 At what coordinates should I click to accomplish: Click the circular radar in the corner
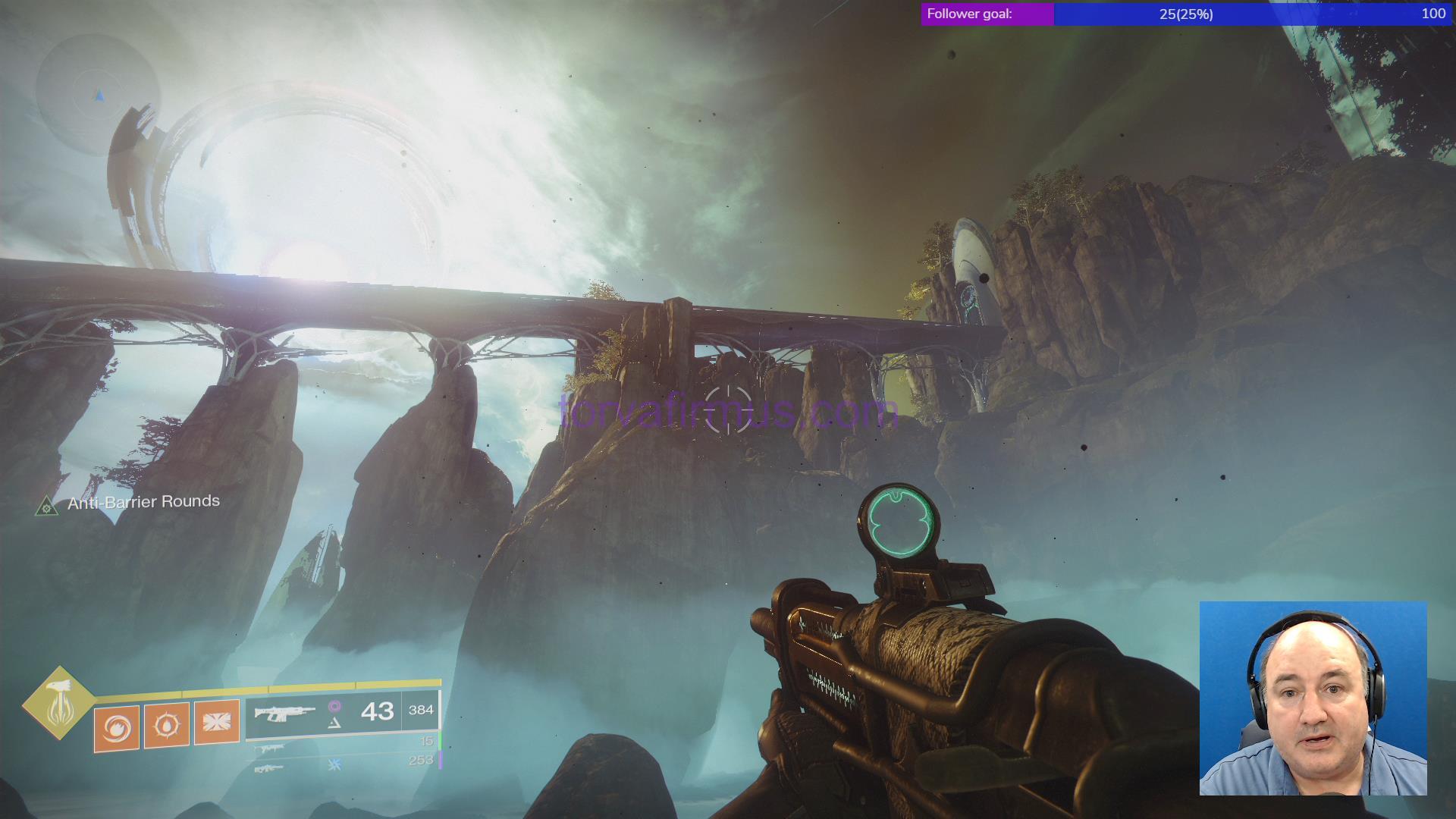click(x=98, y=95)
